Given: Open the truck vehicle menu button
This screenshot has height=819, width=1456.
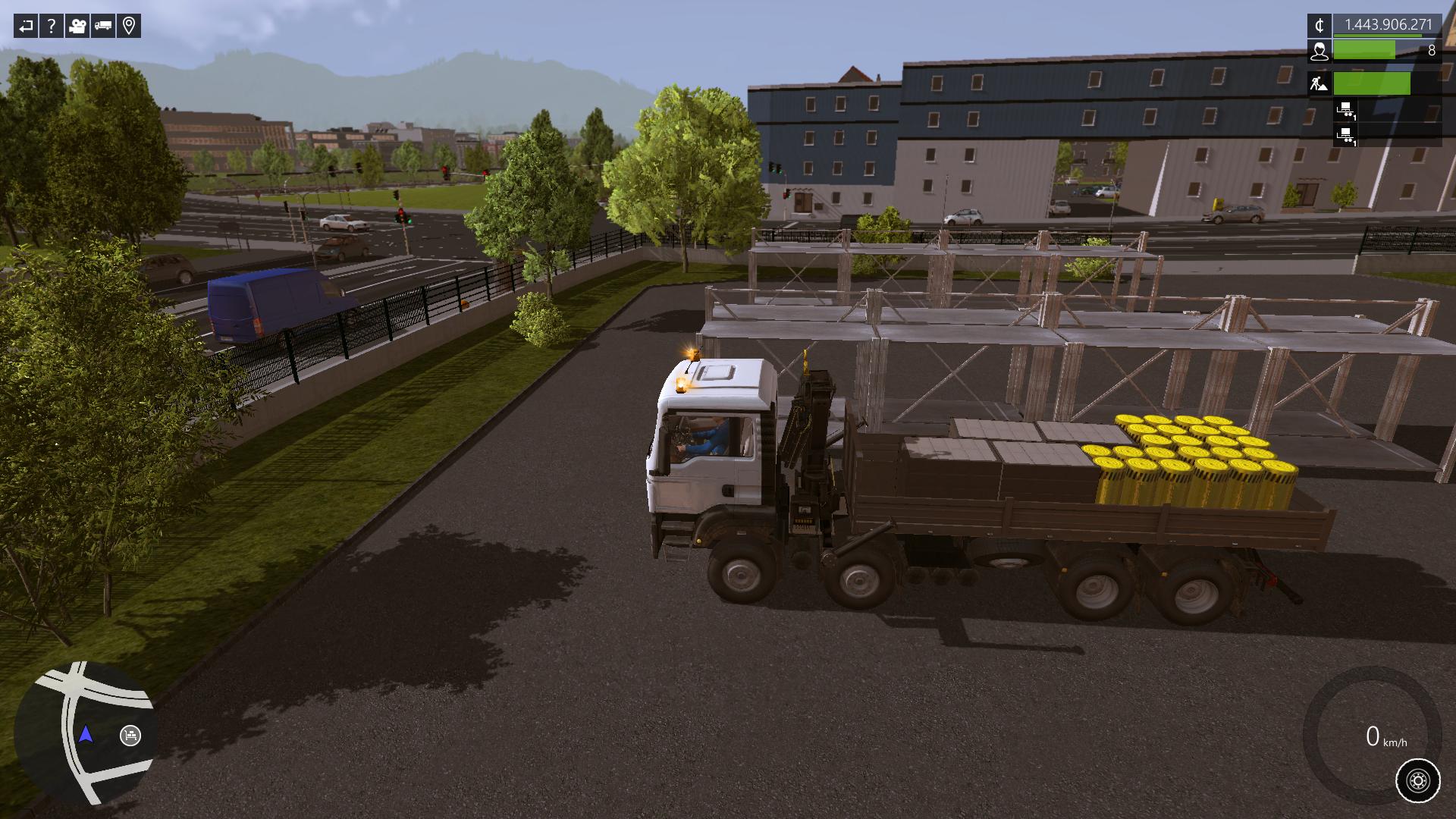Looking at the screenshot, I should point(103,27).
